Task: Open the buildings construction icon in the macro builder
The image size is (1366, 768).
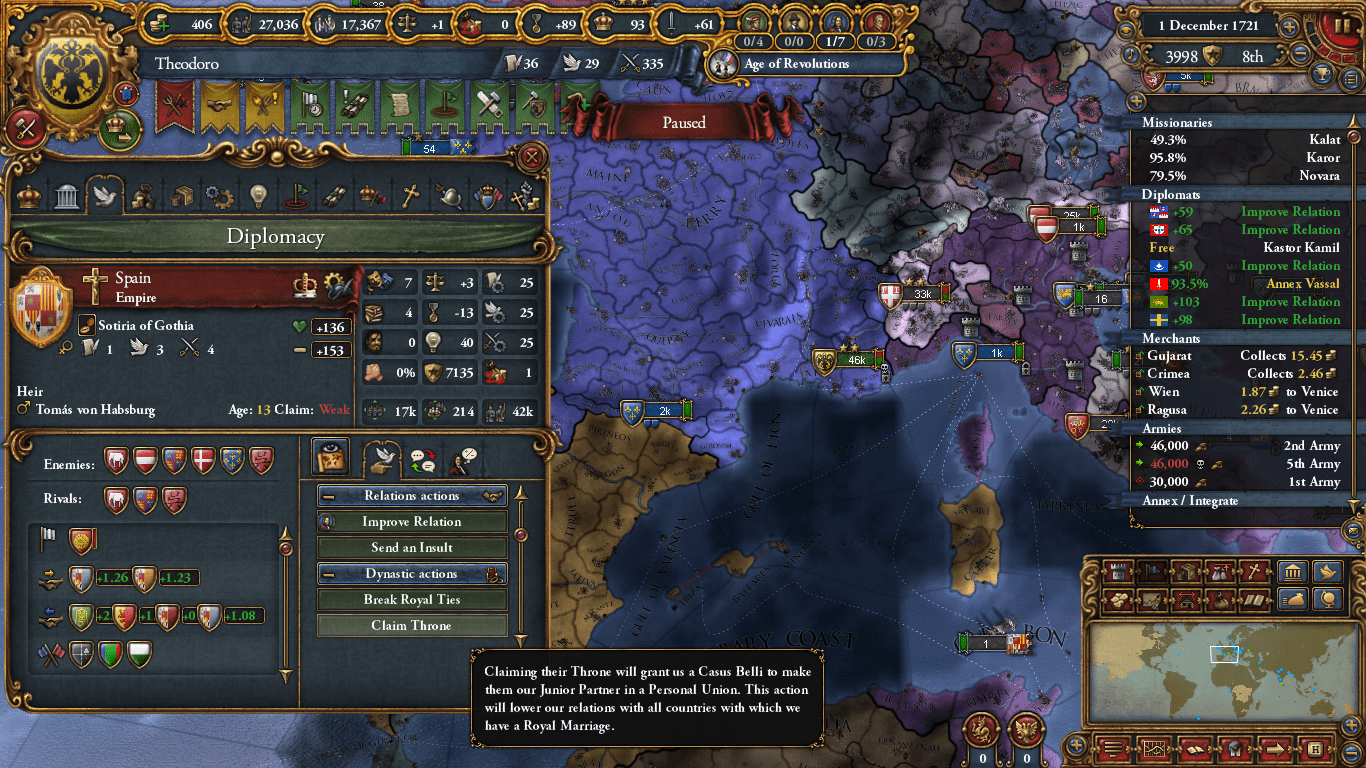Action: click(1116, 572)
